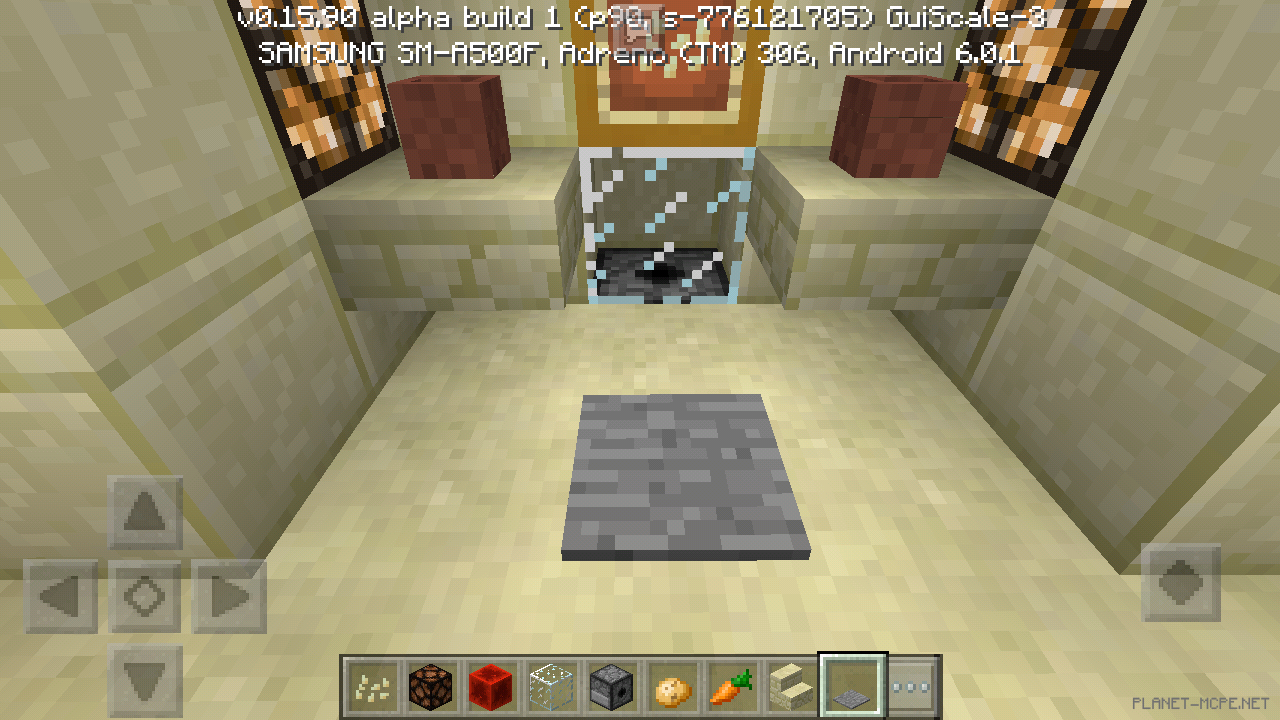
Task: Select the stone pressure plate hotbar slot
Action: pyautogui.click(x=851, y=685)
